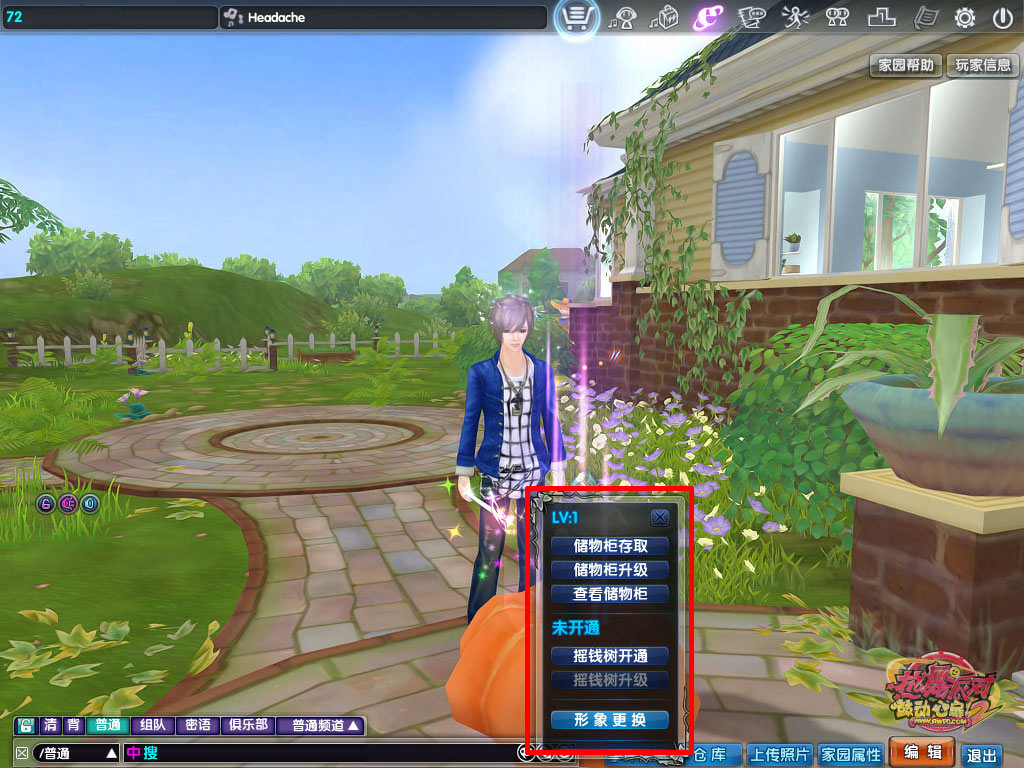Choose 形象更换 appearance change
This screenshot has width=1024, height=768.
(x=610, y=720)
